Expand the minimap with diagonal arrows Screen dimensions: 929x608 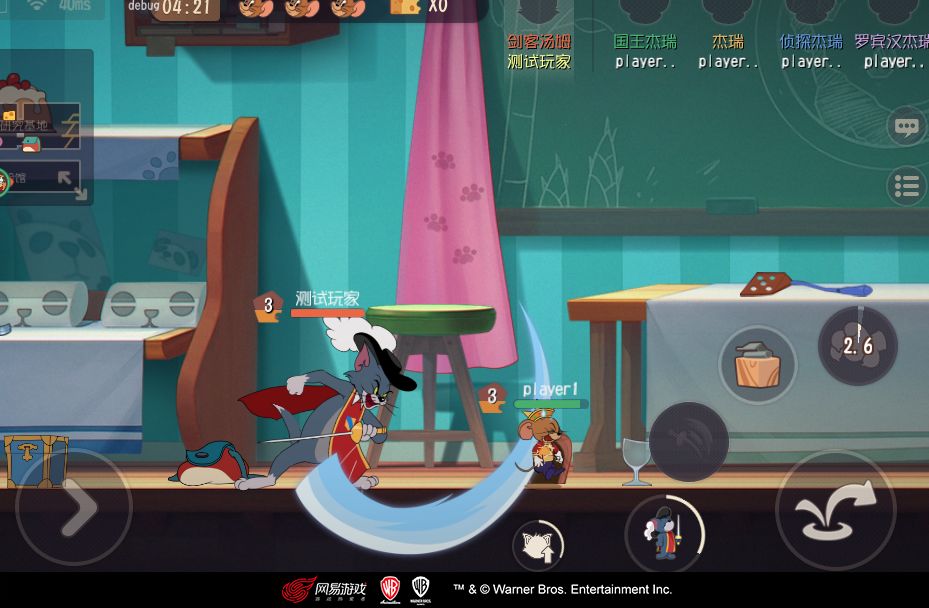tap(71, 181)
